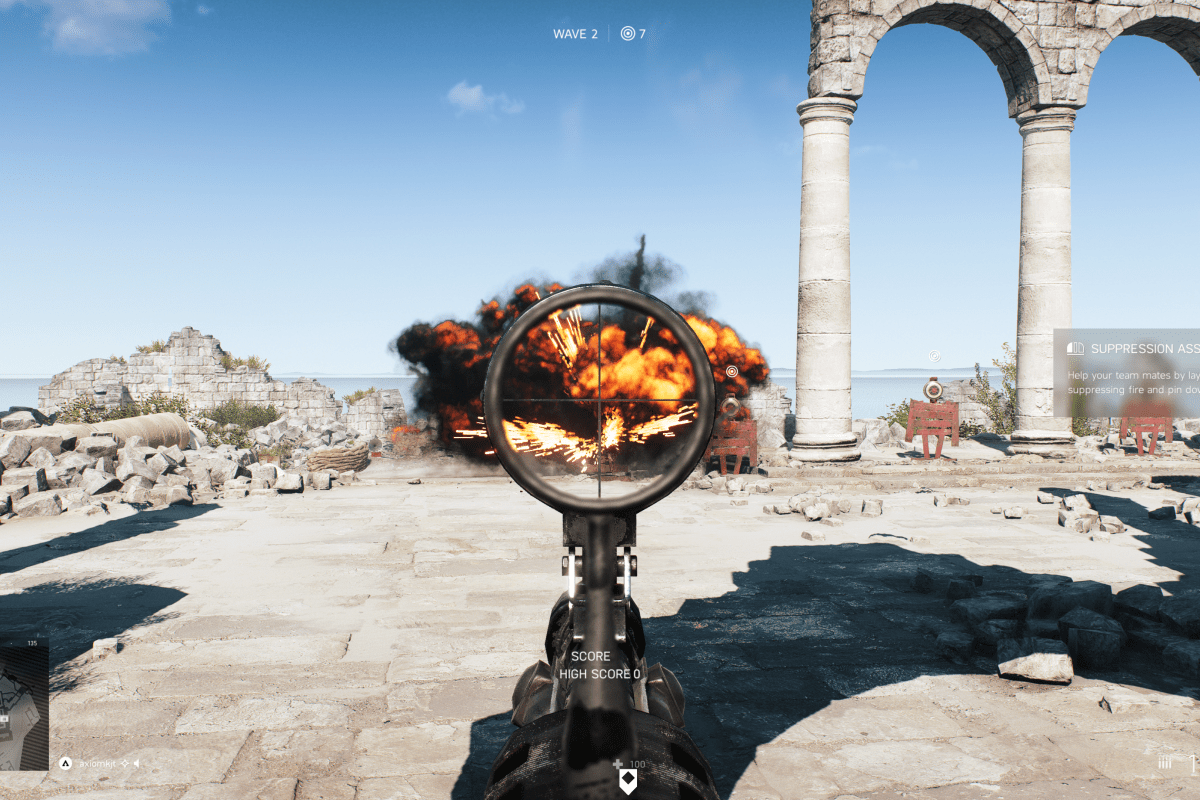Viewport: 1200px width, 800px height.
Task: Select the white shield icon under the health value
Action: point(628,781)
